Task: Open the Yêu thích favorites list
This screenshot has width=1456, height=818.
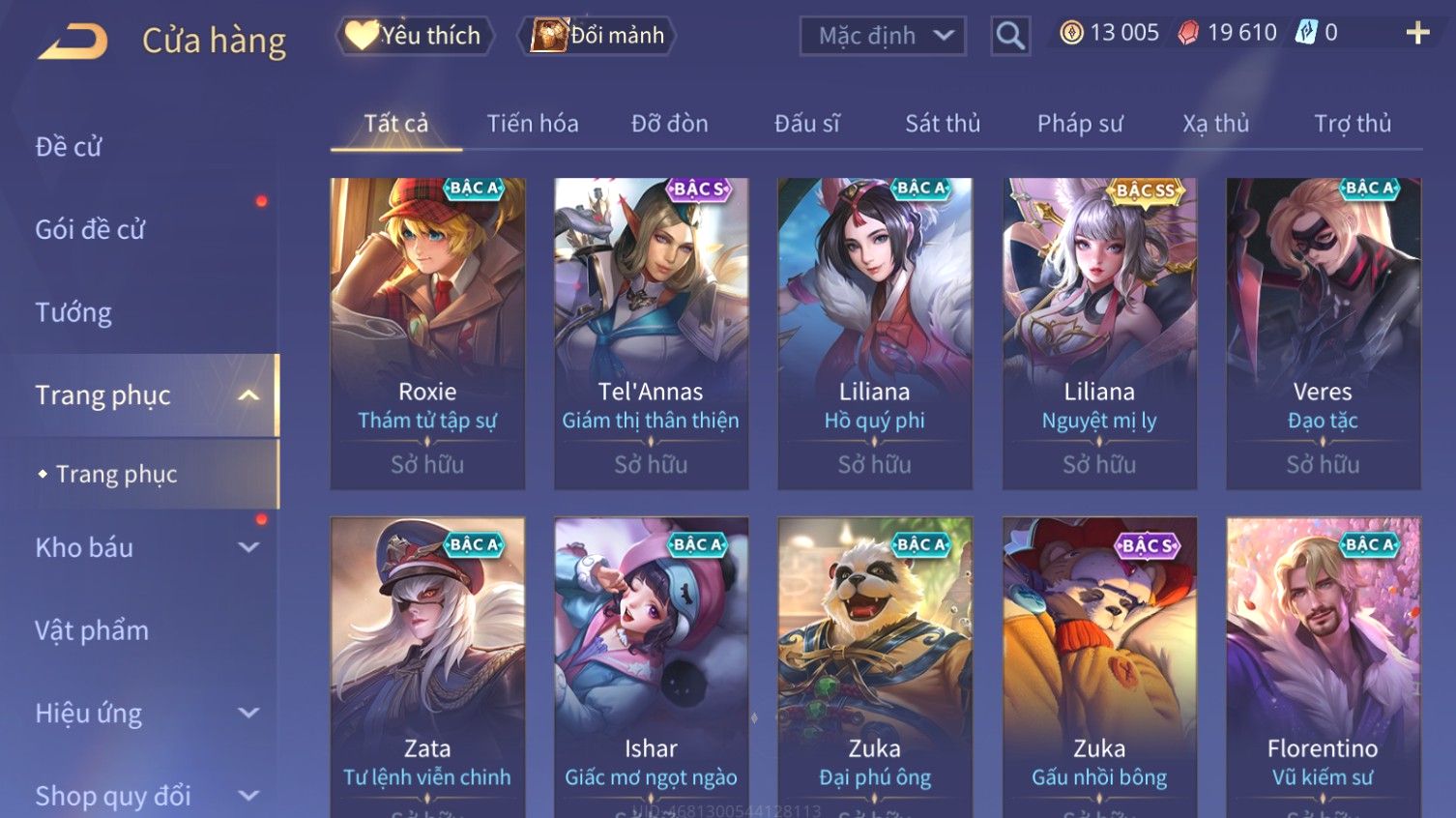Action: (x=416, y=36)
